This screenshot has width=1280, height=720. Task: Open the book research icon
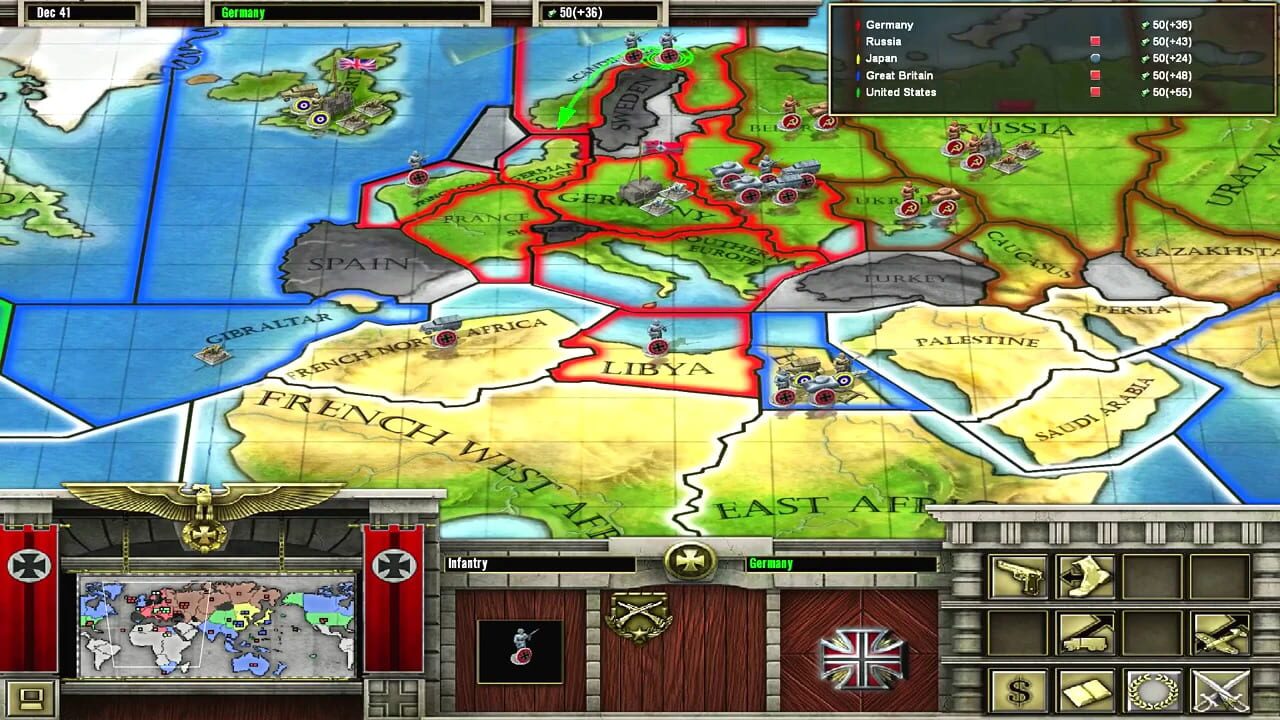coord(1084,690)
